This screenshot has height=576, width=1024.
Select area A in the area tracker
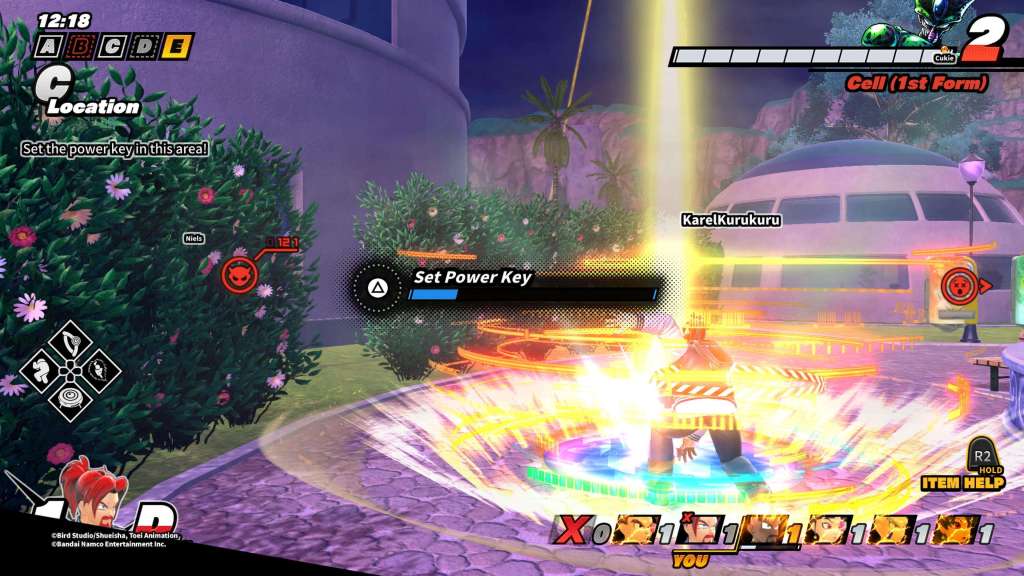coord(49,46)
